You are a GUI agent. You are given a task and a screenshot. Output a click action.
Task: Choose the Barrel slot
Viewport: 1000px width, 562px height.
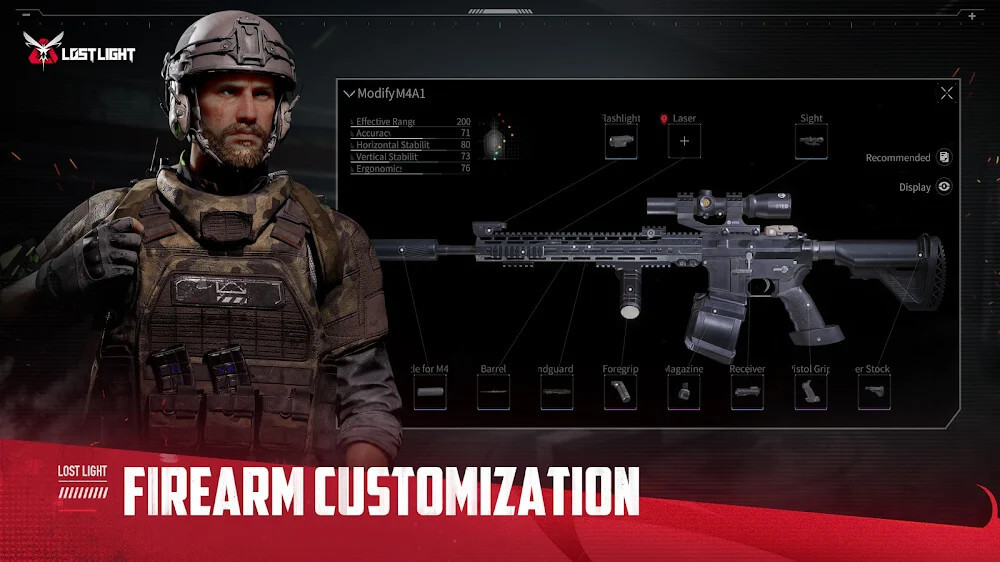coord(493,392)
